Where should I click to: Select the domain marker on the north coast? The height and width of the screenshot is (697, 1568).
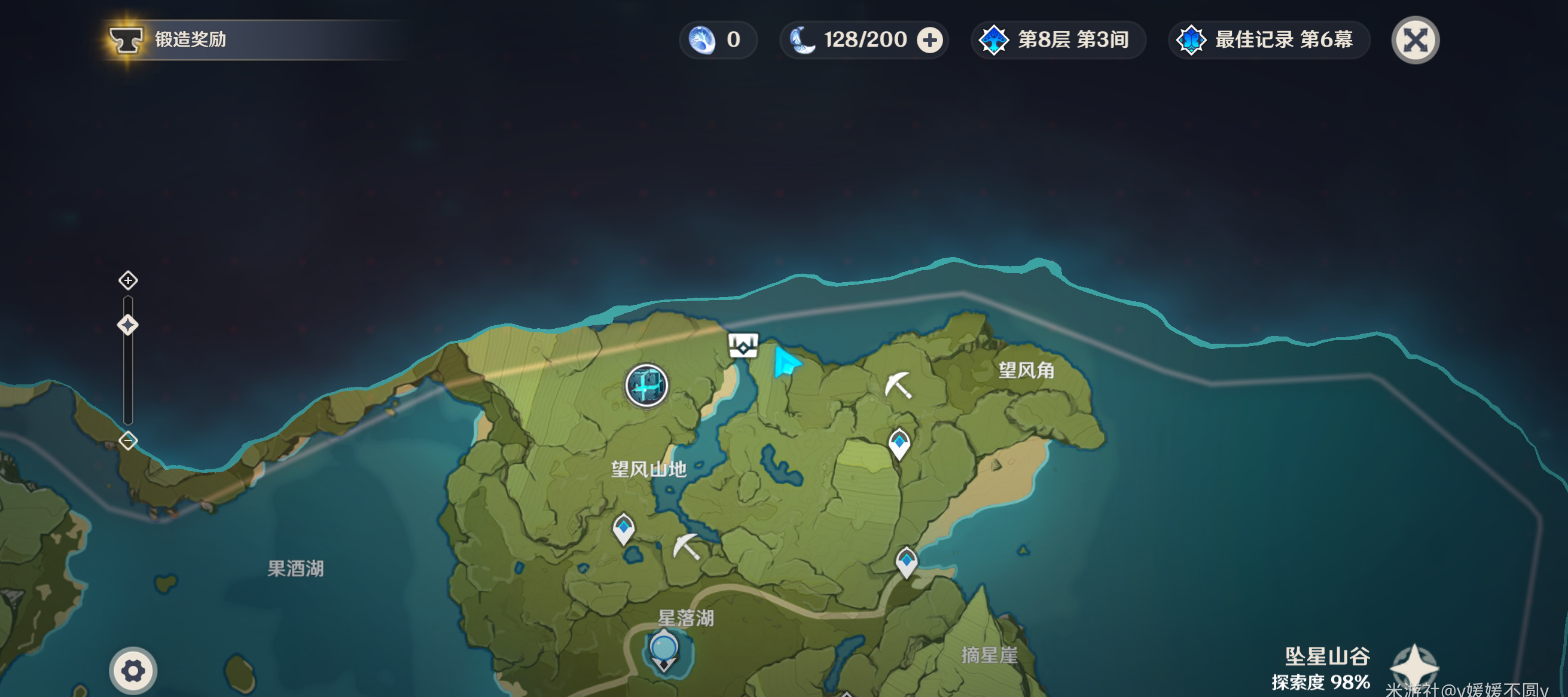(743, 346)
